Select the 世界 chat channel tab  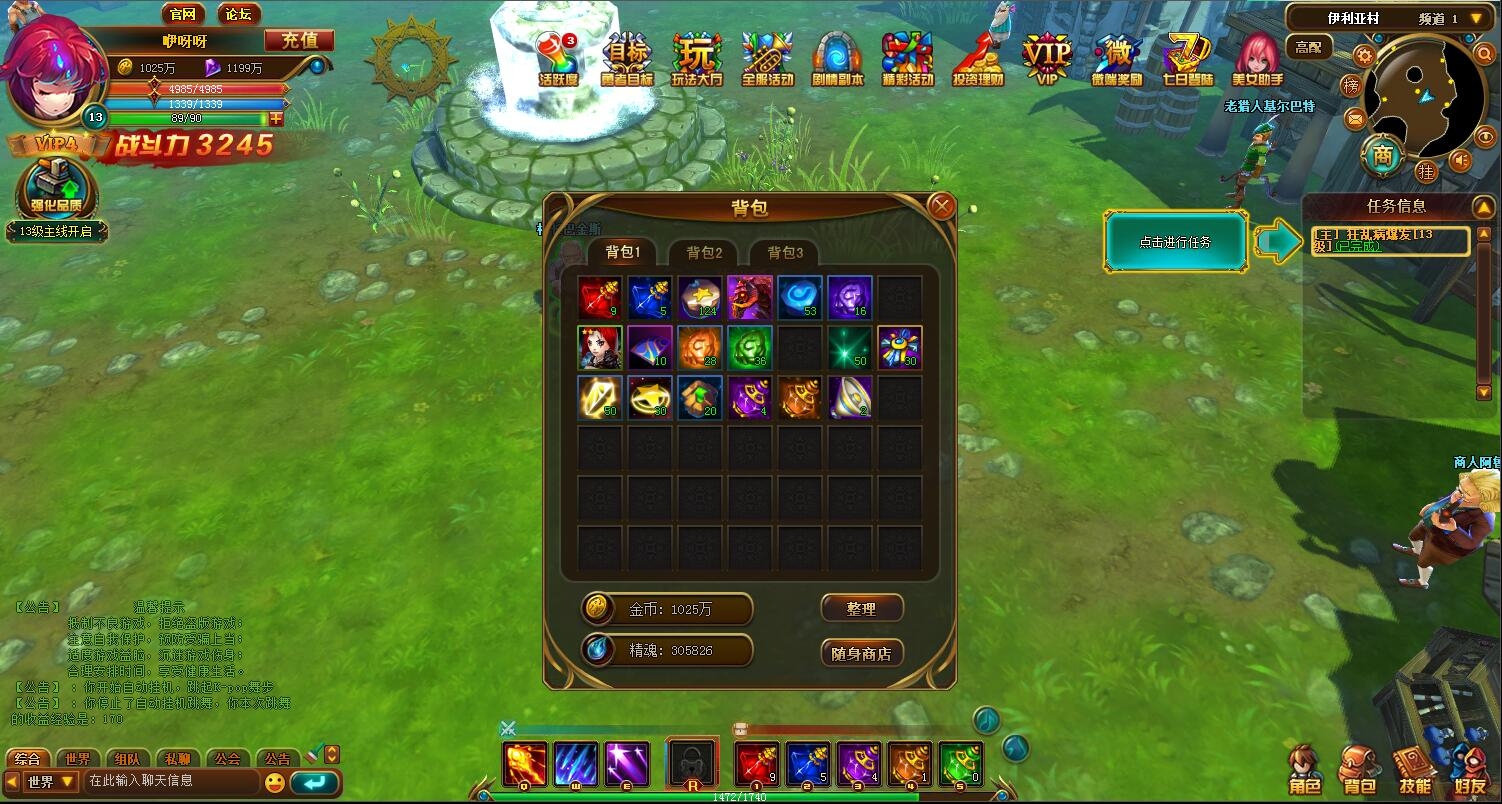78,758
